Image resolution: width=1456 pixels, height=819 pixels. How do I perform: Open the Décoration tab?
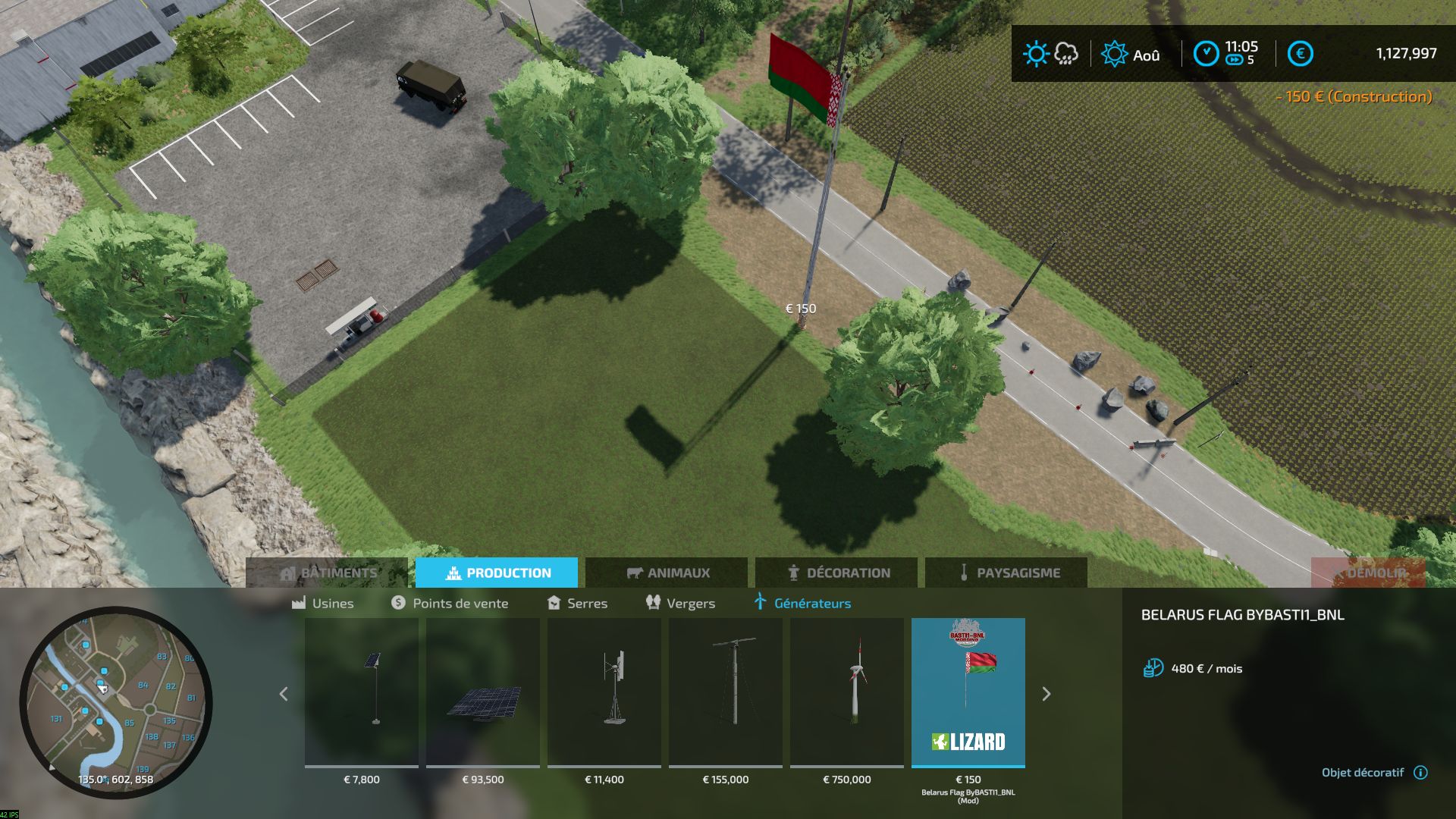[836, 573]
